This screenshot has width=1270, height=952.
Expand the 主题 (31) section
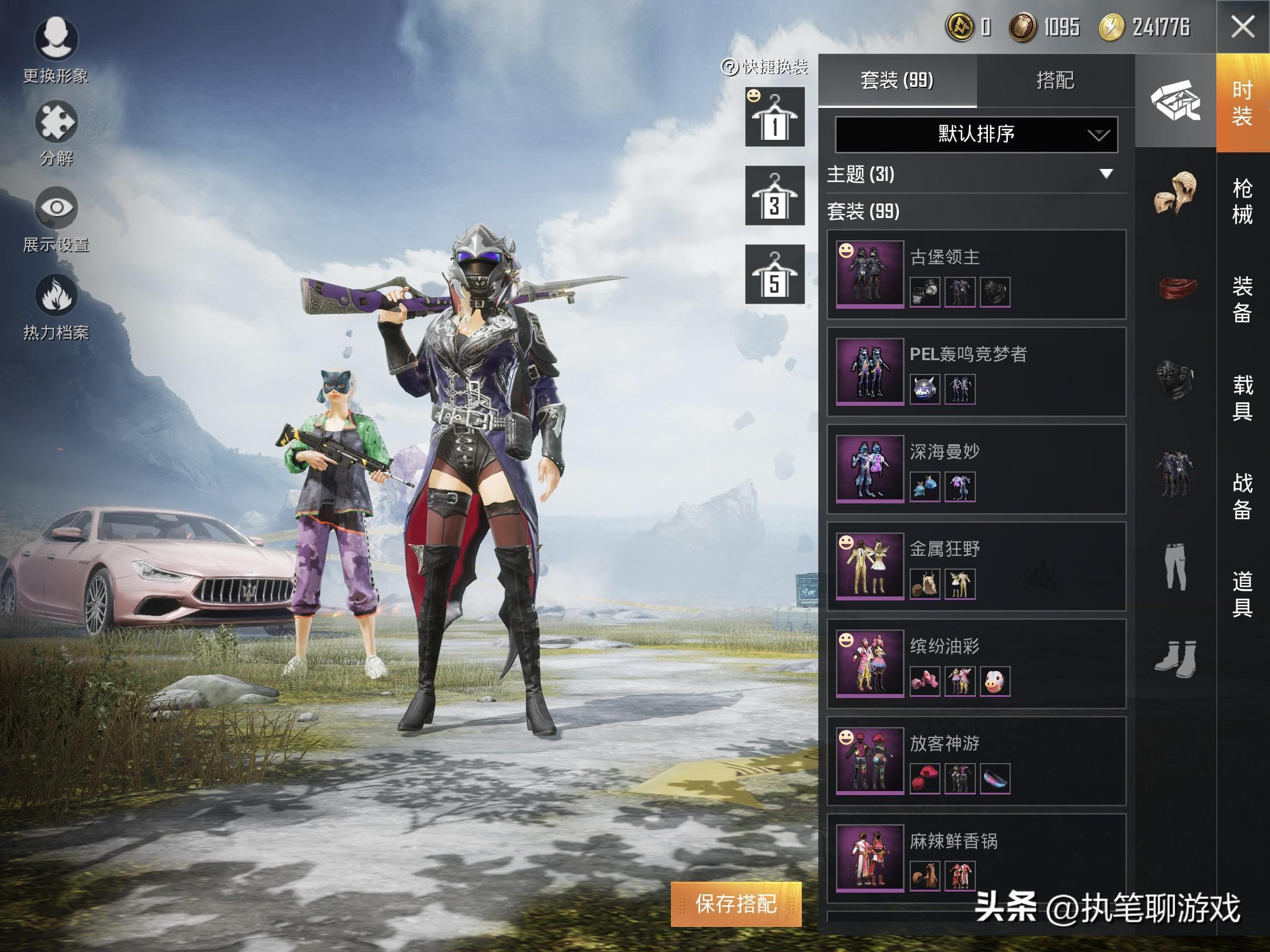tap(1106, 174)
